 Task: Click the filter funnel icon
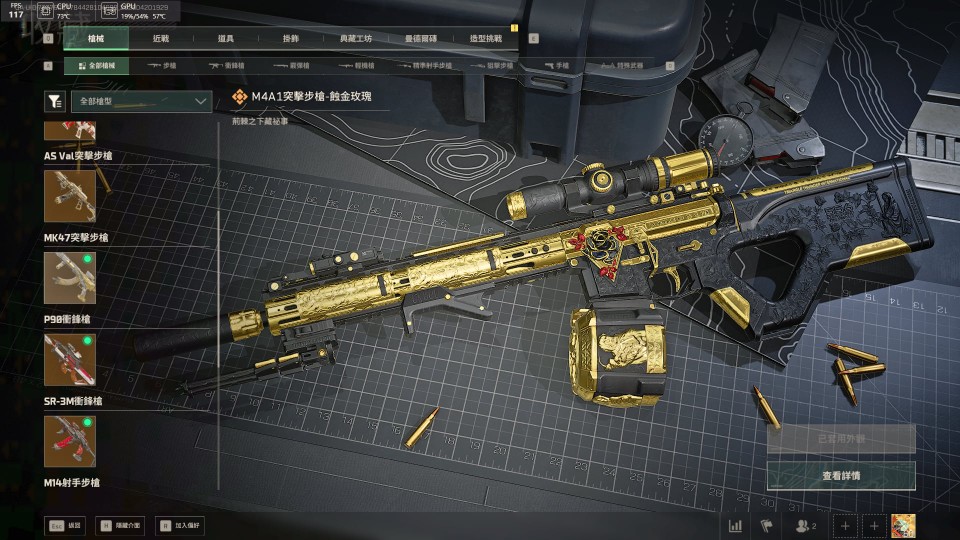coord(55,101)
